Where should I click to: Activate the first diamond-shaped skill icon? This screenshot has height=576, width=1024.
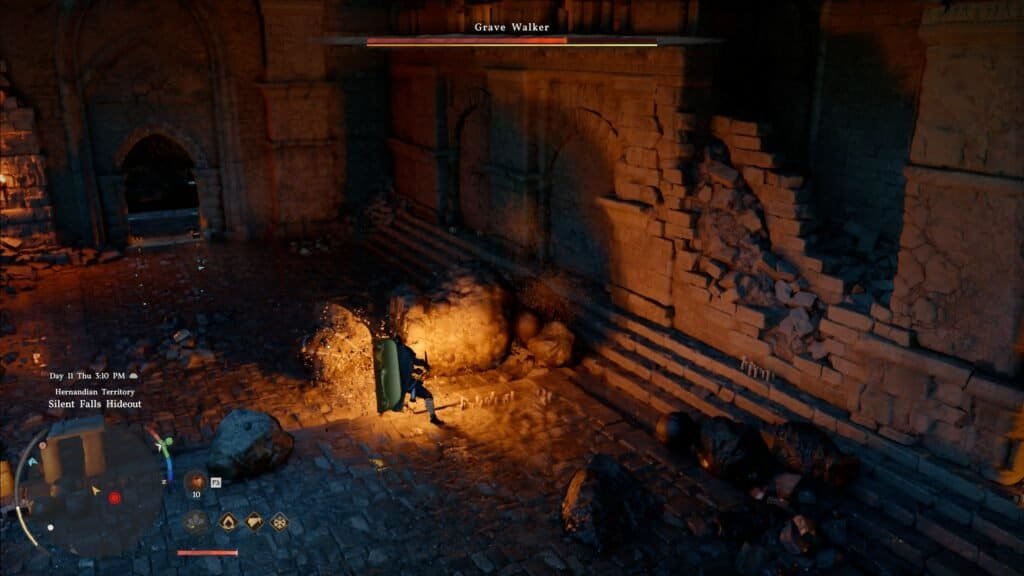pyautogui.click(x=228, y=521)
